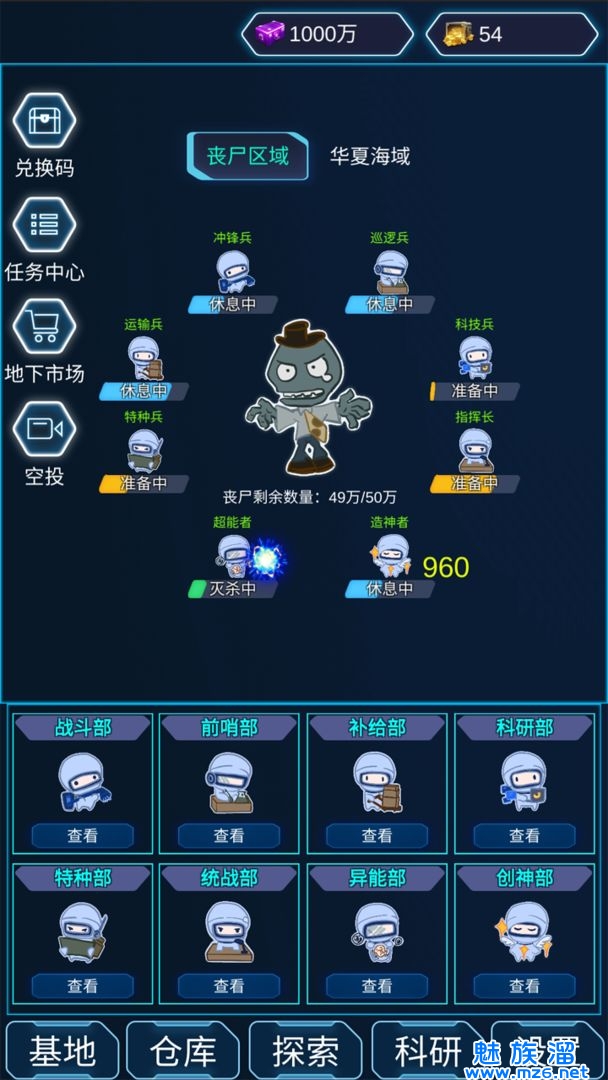View the 特种部 department
Viewport: 608px width, 1080px height.
[x=82, y=985]
